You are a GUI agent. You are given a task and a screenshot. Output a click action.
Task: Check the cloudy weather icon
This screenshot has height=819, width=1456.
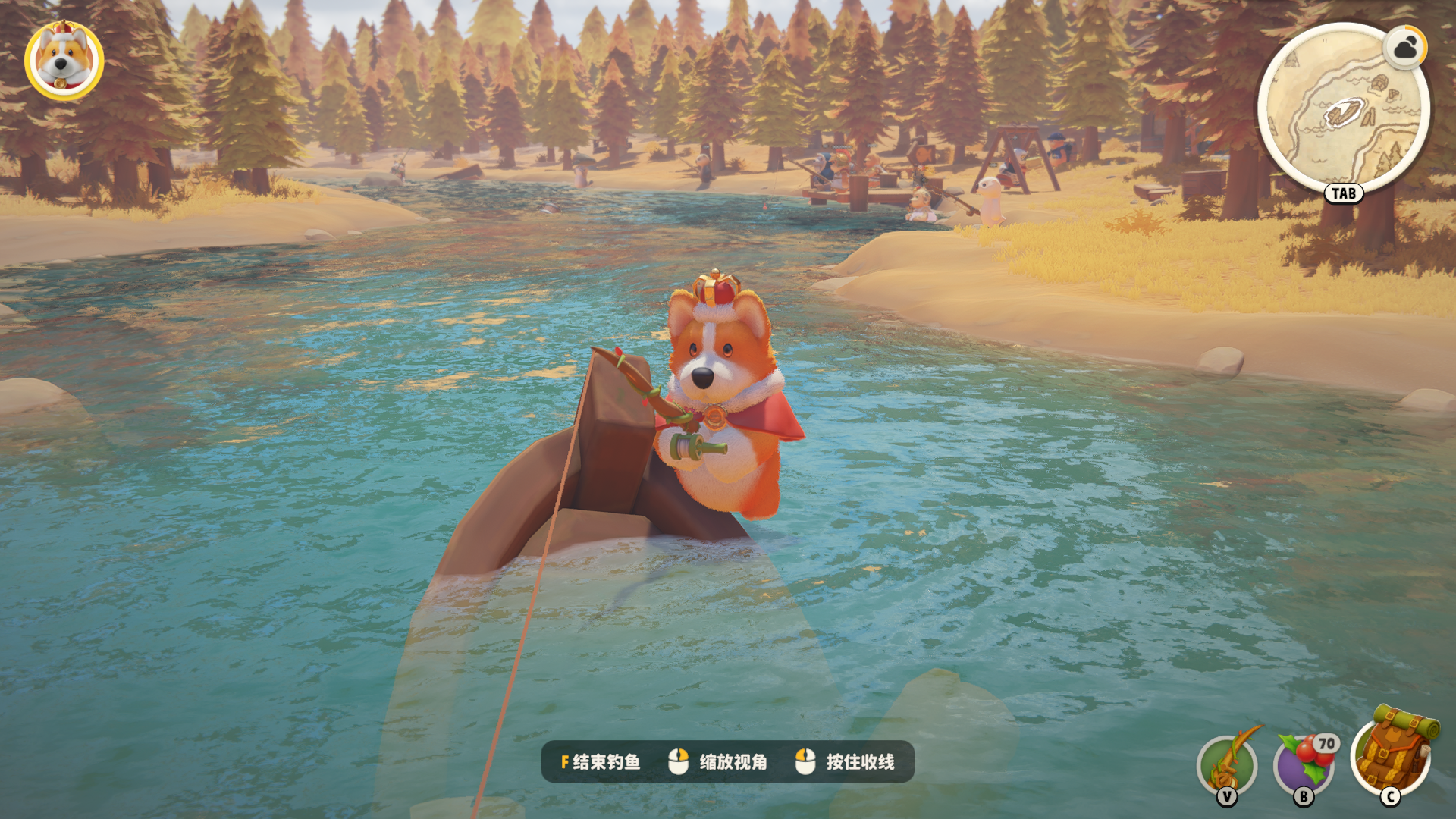1405,49
